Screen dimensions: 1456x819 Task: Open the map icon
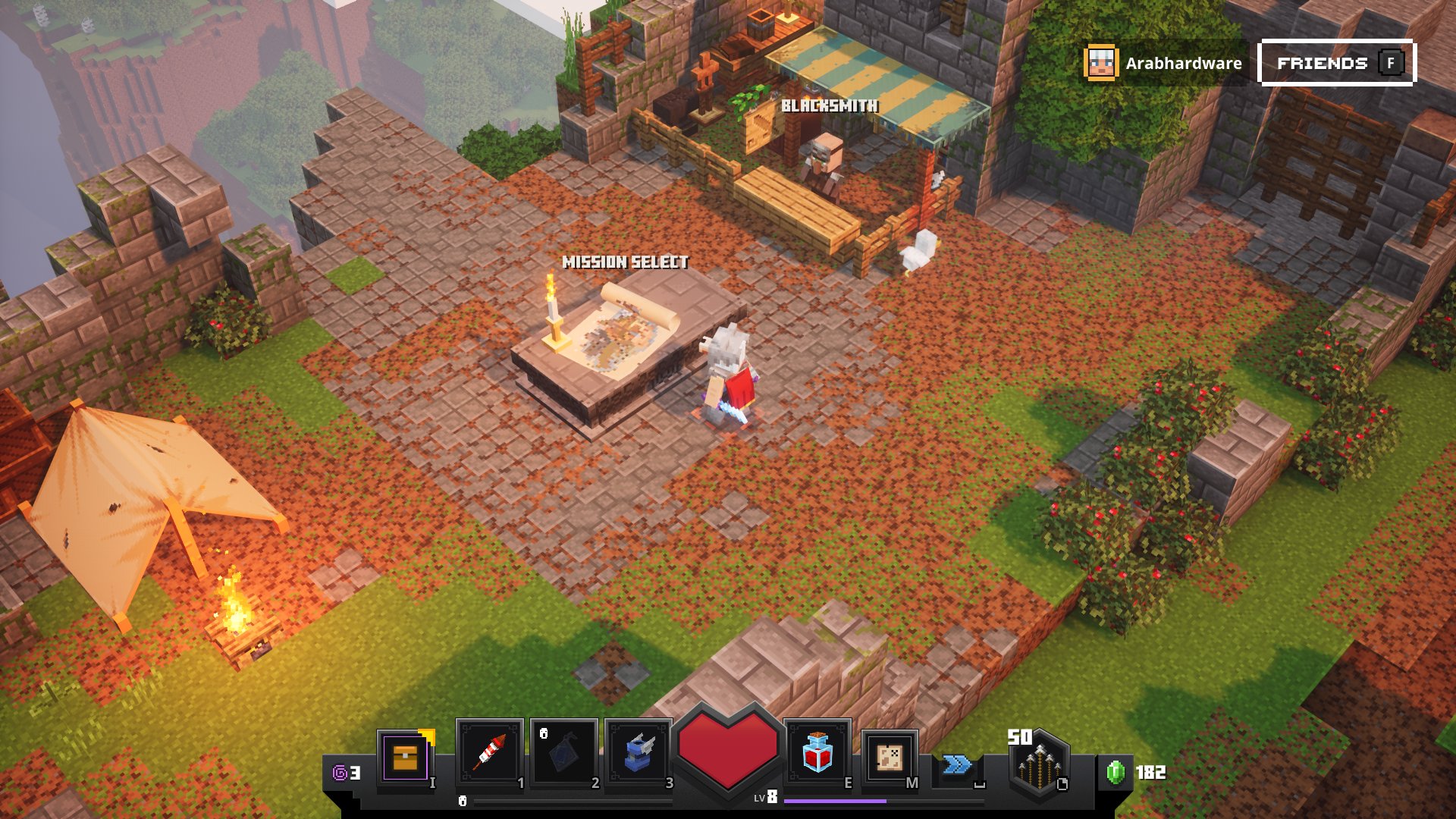coord(890,757)
